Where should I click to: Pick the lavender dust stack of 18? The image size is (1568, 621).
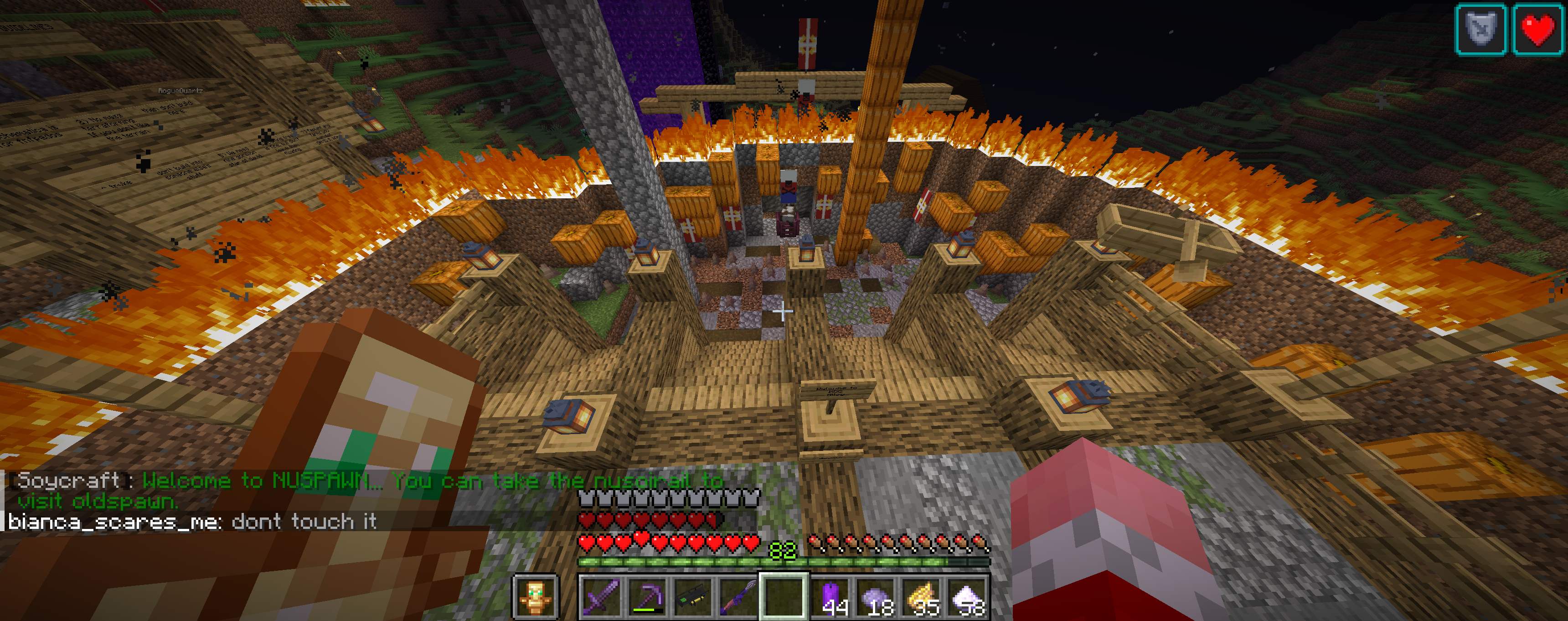pos(877,597)
